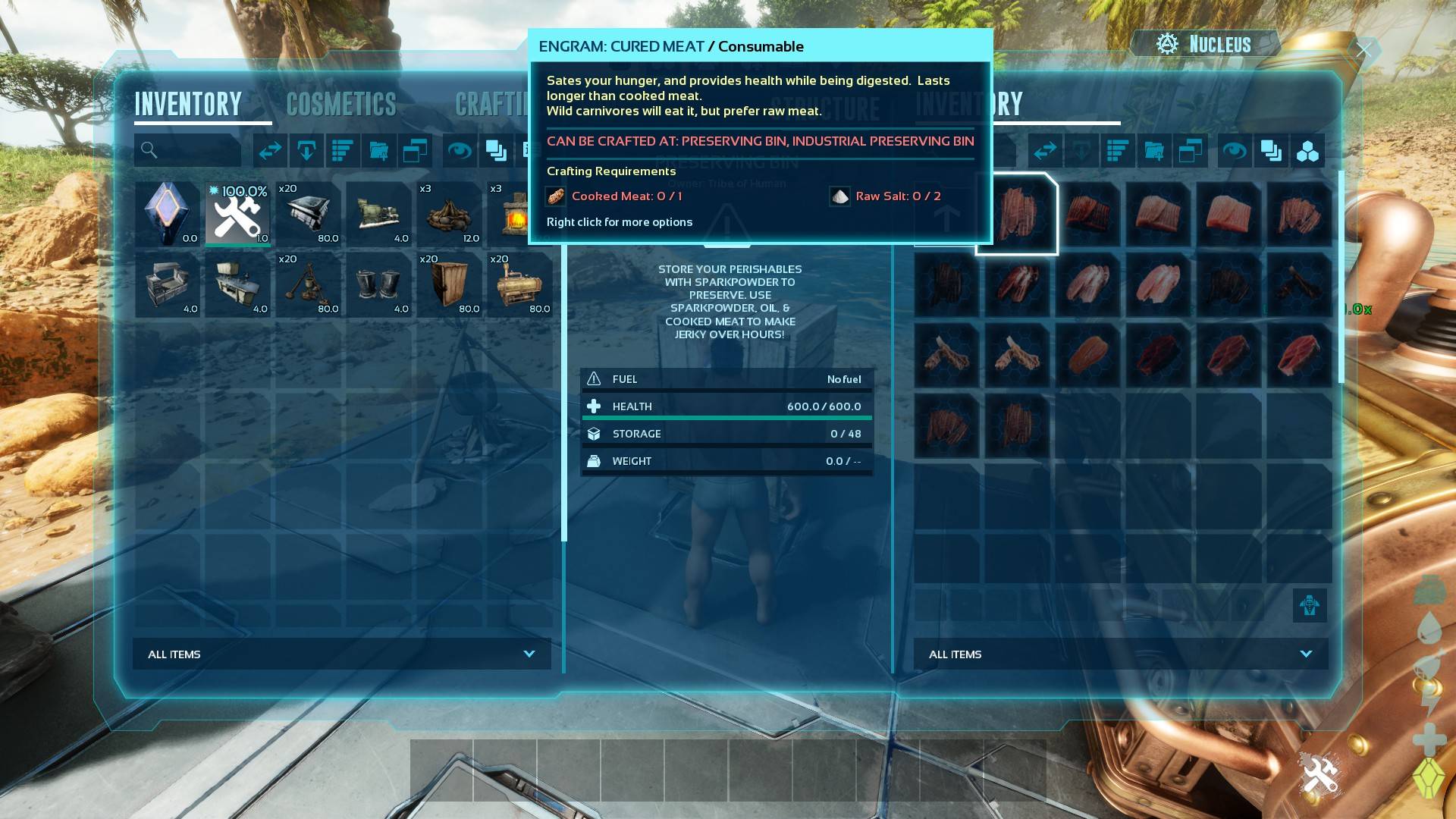Close the inventory screen
This screenshot has width=1456, height=819.
click(x=1364, y=51)
